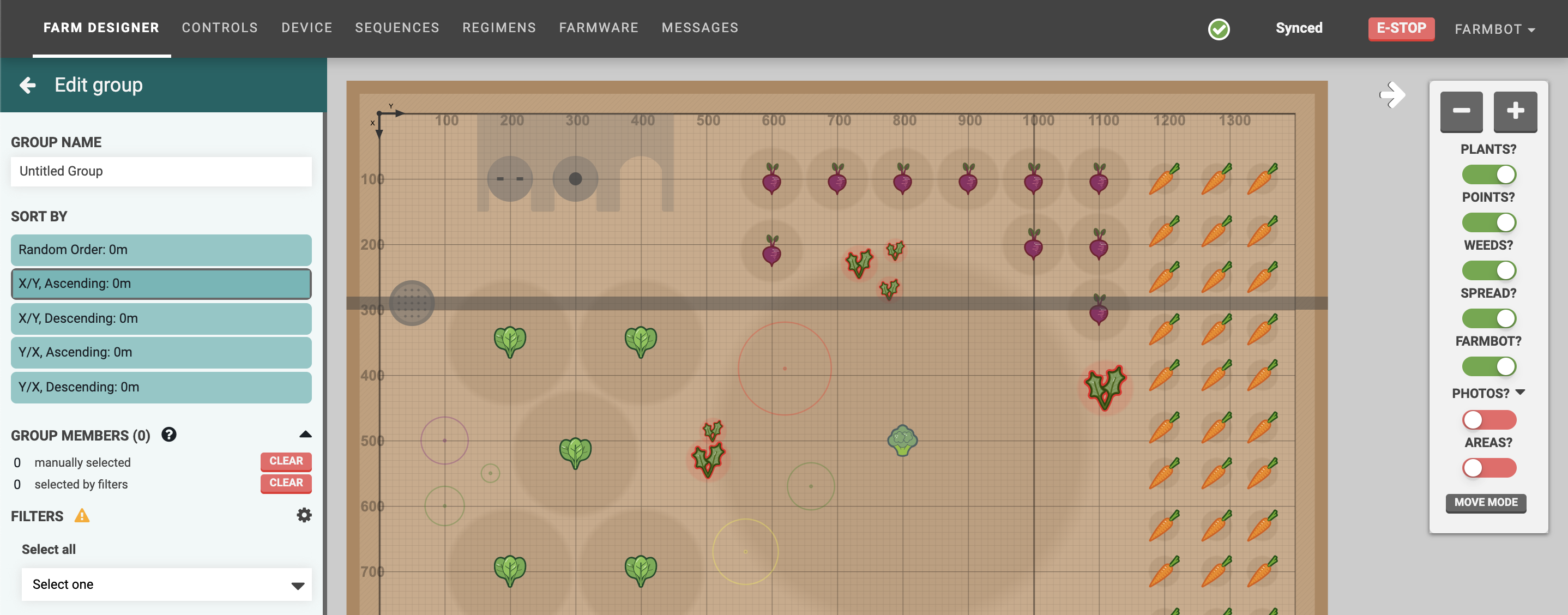The image size is (1568, 615).
Task: Click the group members help icon
Action: click(169, 434)
